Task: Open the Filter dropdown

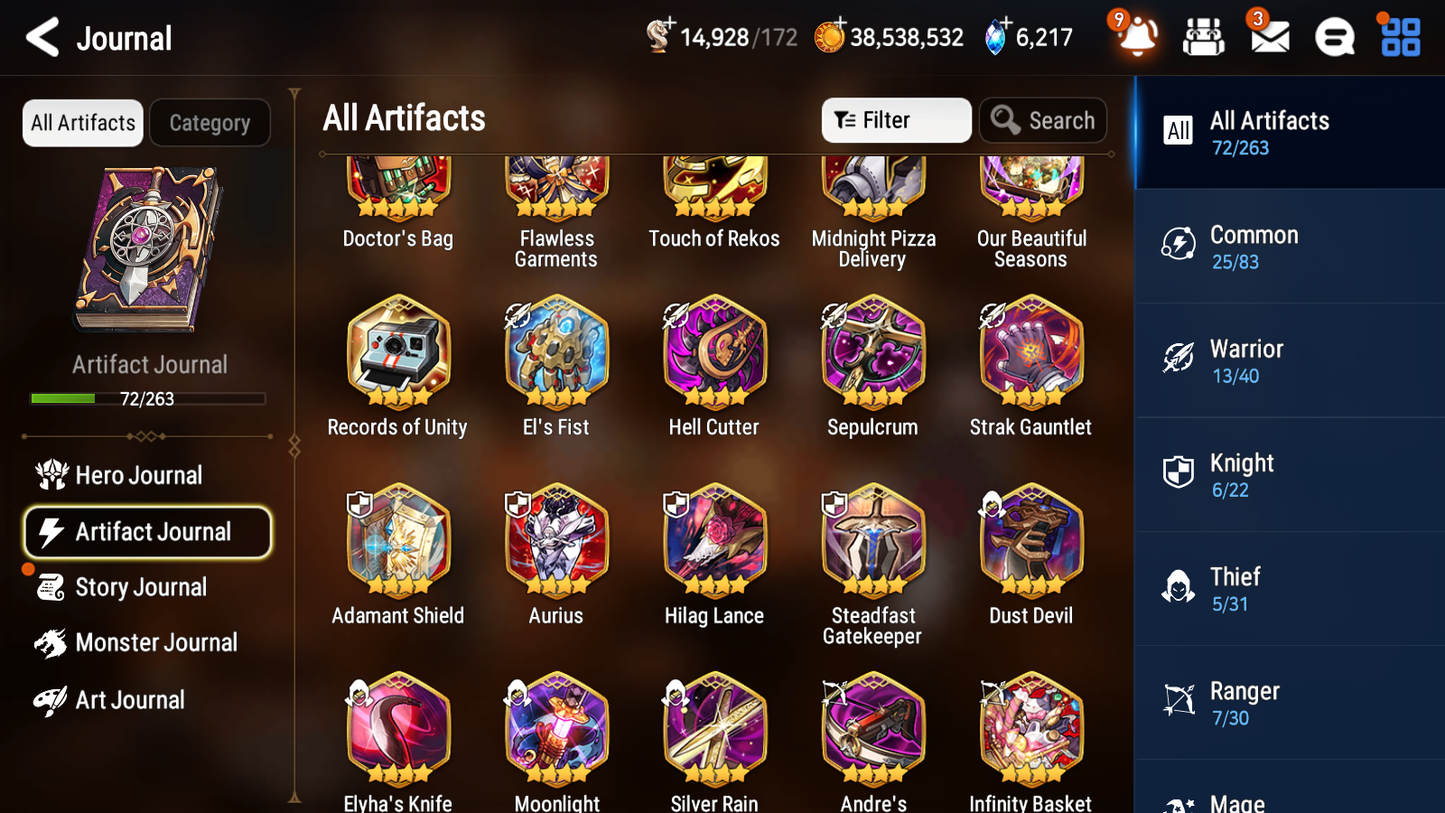Action: (895, 120)
